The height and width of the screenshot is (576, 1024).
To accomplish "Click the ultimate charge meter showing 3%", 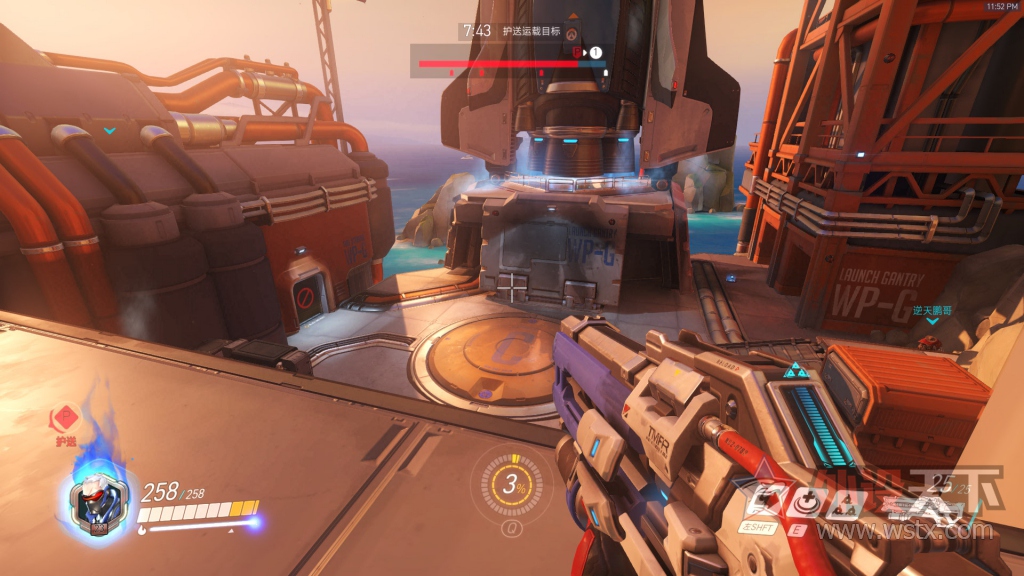I will click(x=514, y=487).
